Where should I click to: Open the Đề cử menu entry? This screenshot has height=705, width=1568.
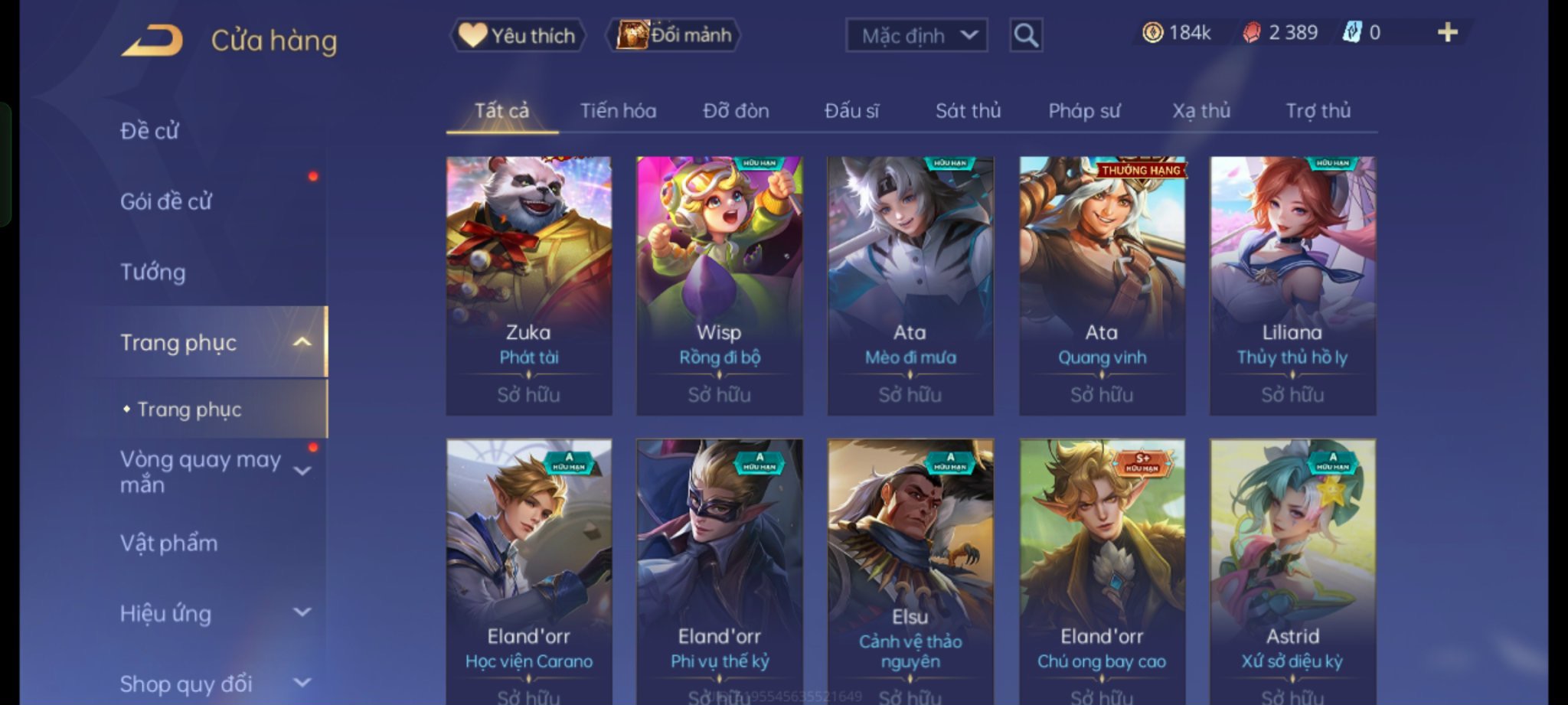[150, 131]
